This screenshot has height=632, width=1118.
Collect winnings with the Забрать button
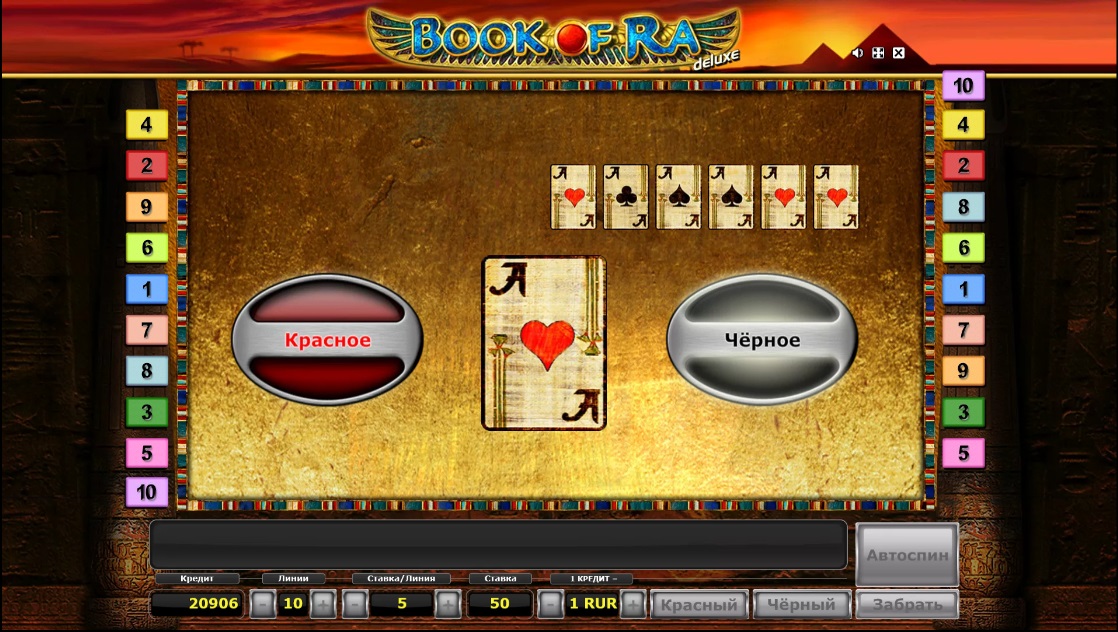click(906, 604)
